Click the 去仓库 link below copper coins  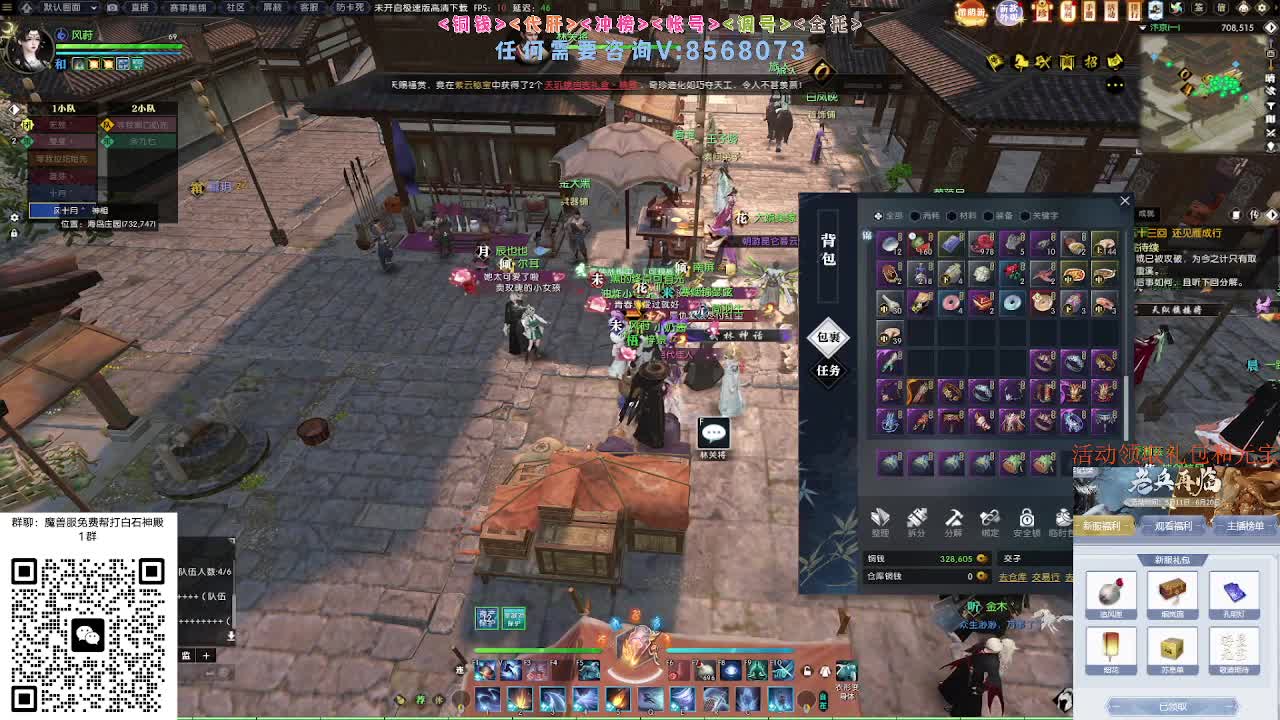point(1013,576)
